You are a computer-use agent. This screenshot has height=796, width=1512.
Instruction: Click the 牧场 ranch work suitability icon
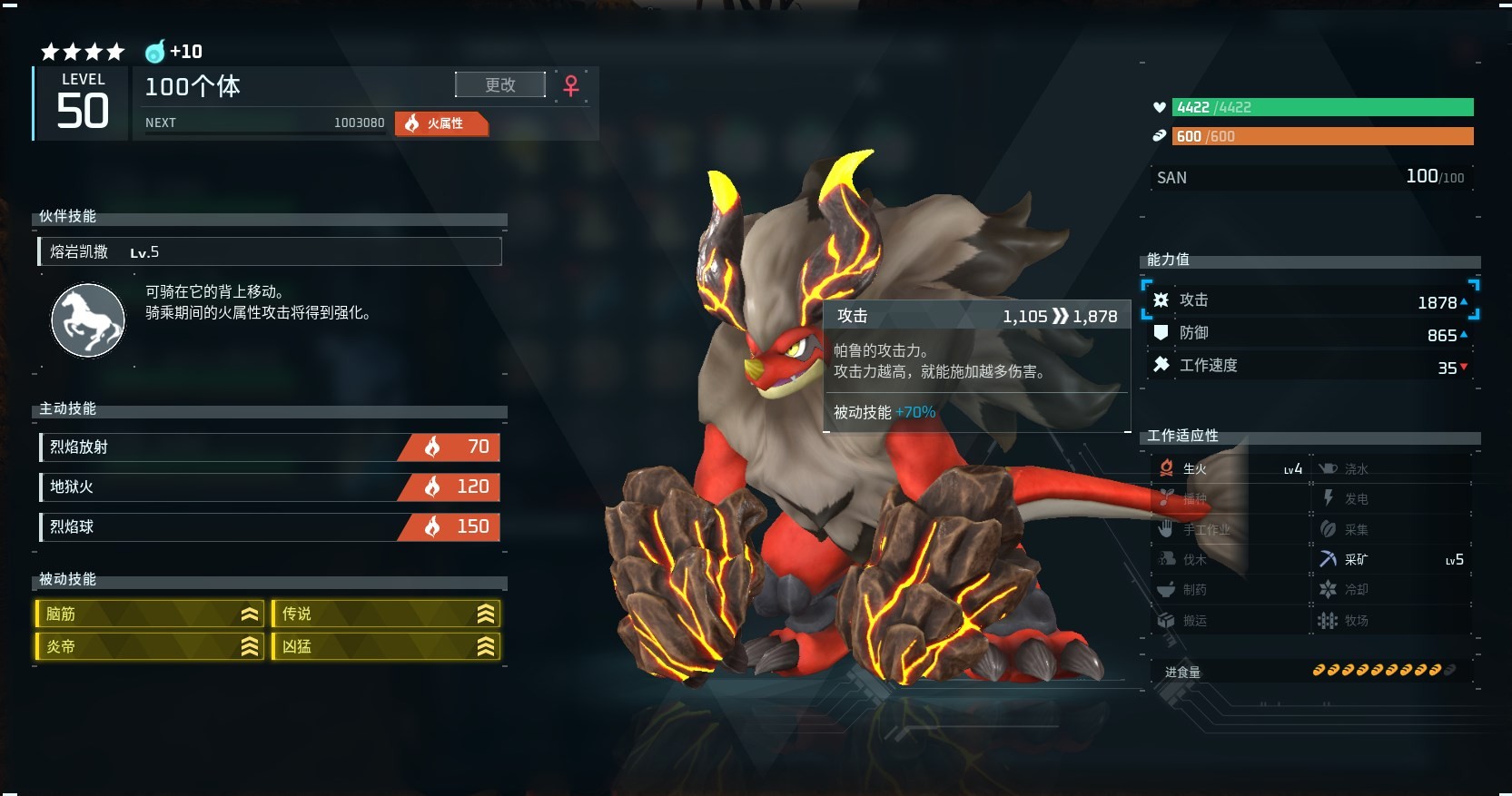(1329, 620)
